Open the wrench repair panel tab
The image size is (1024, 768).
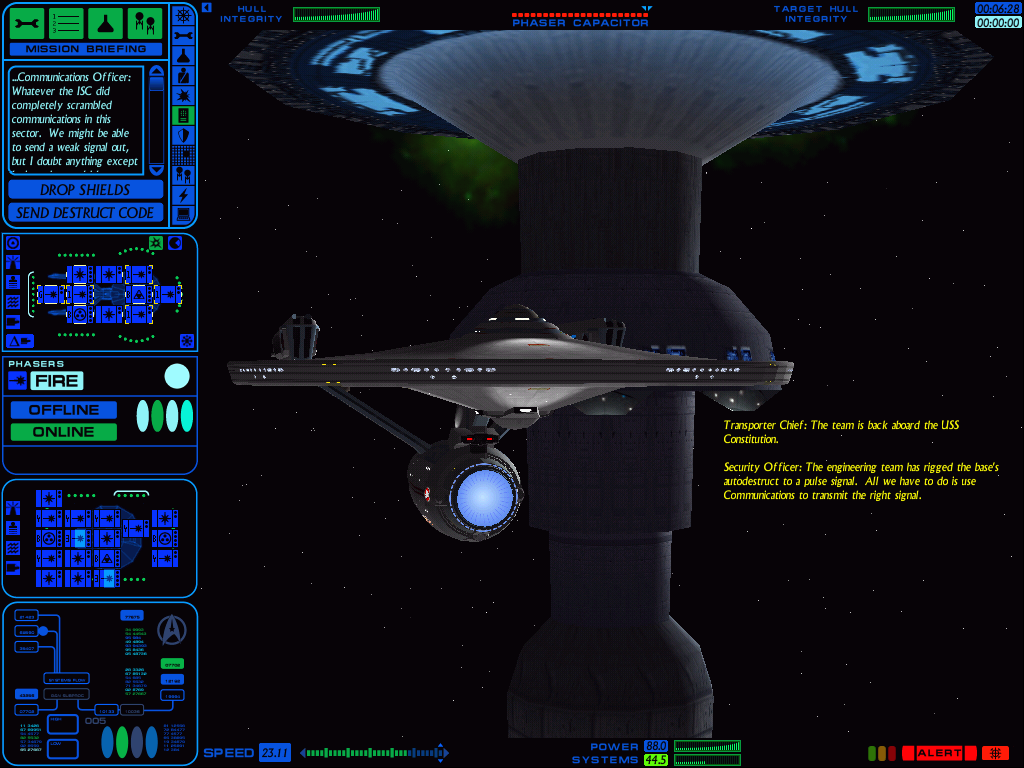pyautogui.click(x=27, y=22)
